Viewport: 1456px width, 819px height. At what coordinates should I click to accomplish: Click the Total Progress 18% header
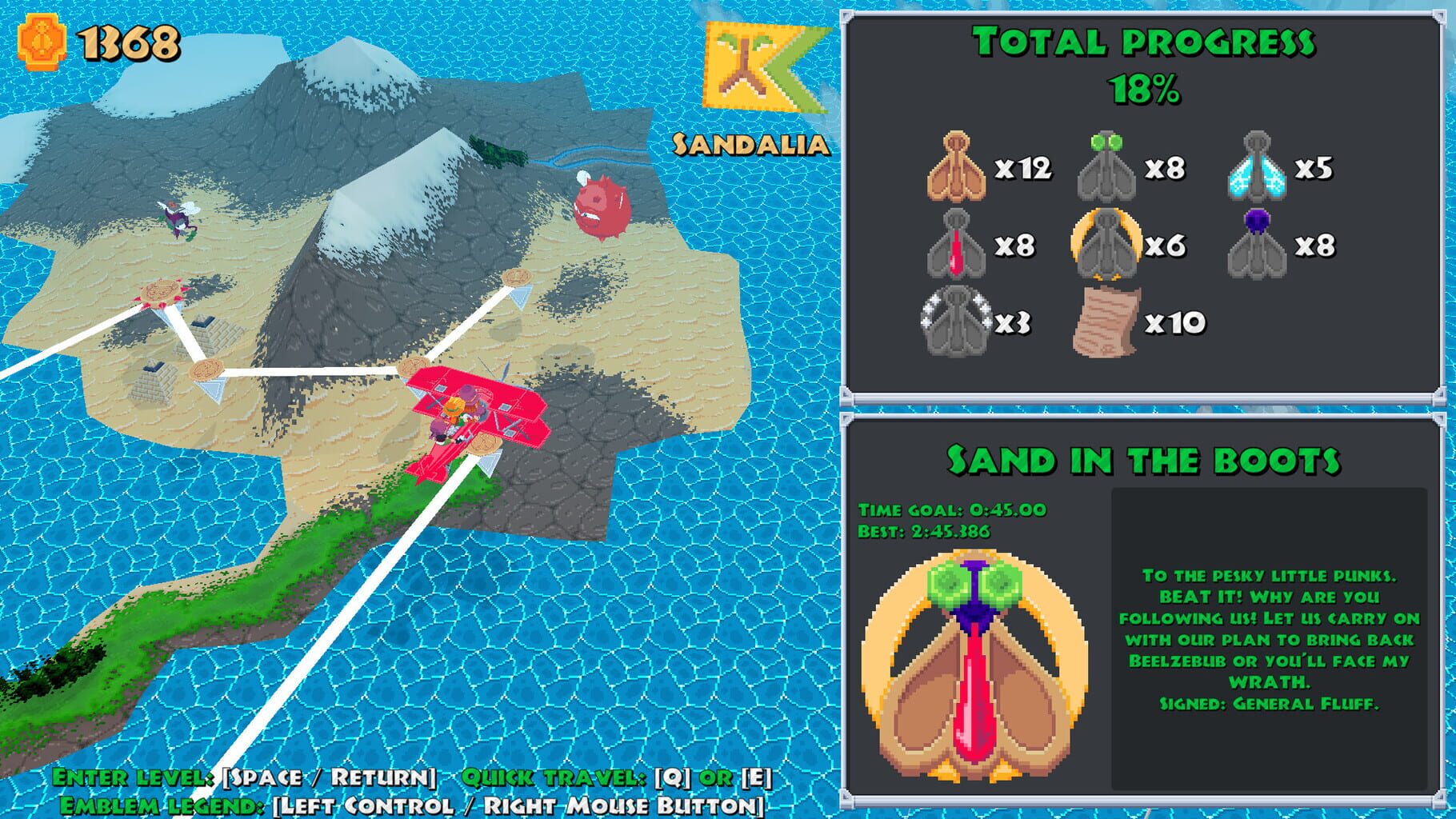[x=1144, y=48]
